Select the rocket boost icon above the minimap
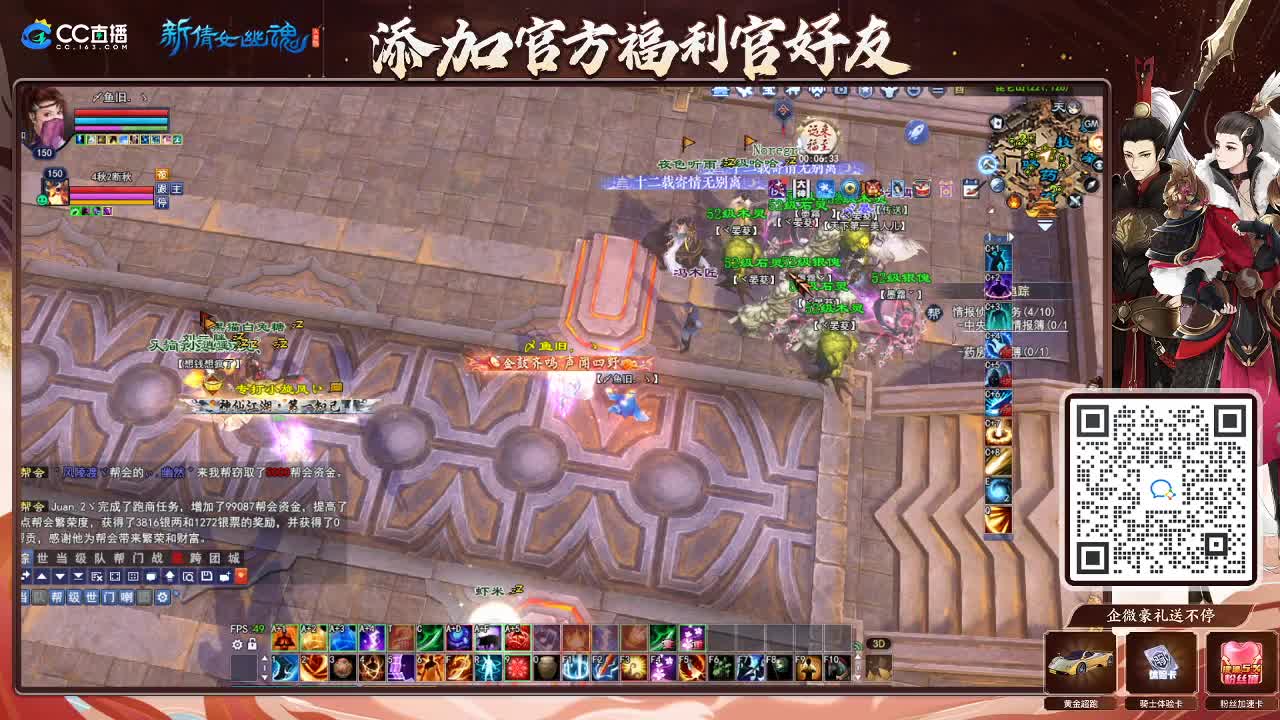 (x=915, y=129)
